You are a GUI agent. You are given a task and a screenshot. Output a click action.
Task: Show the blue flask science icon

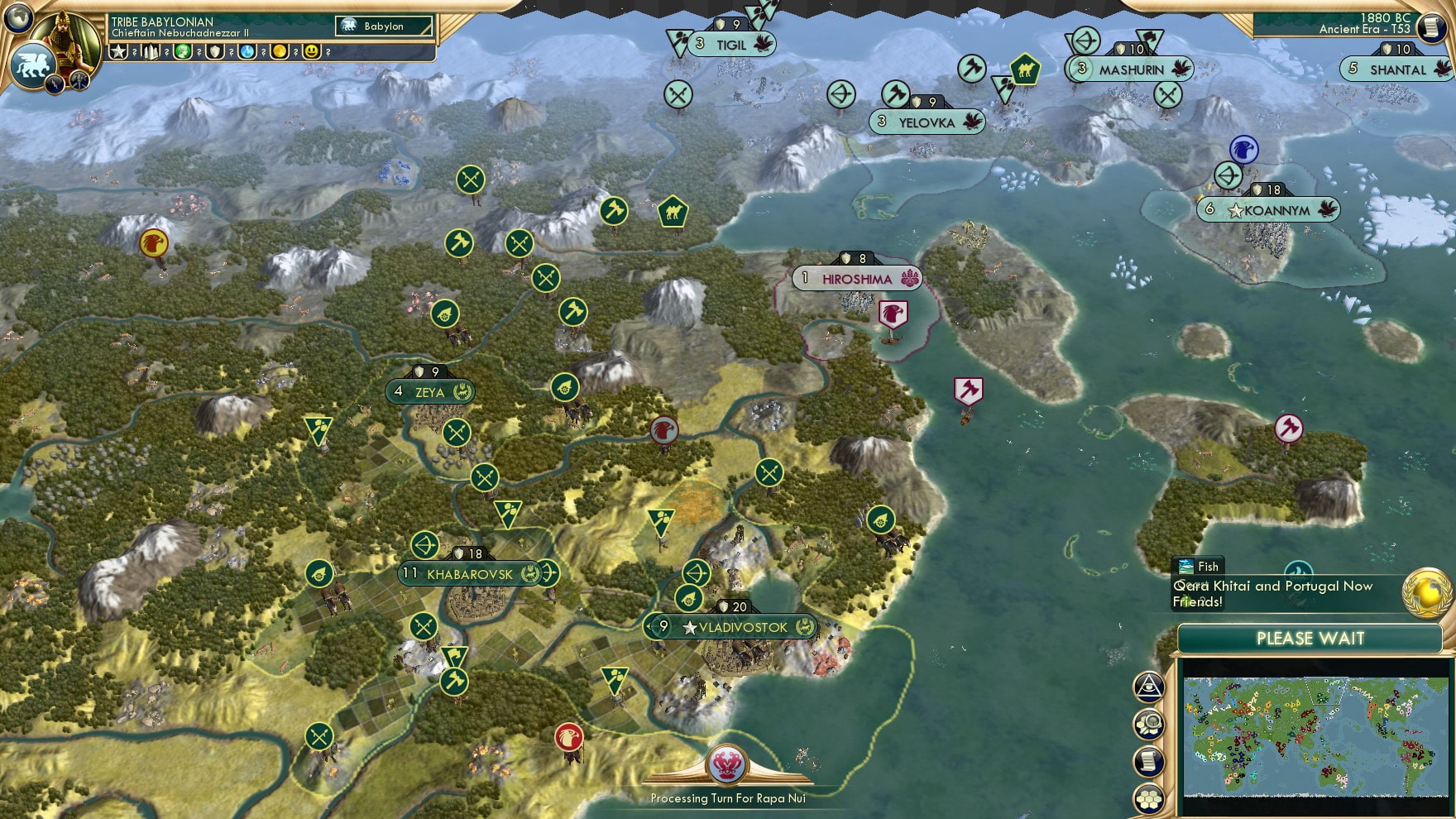click(247, 51)
